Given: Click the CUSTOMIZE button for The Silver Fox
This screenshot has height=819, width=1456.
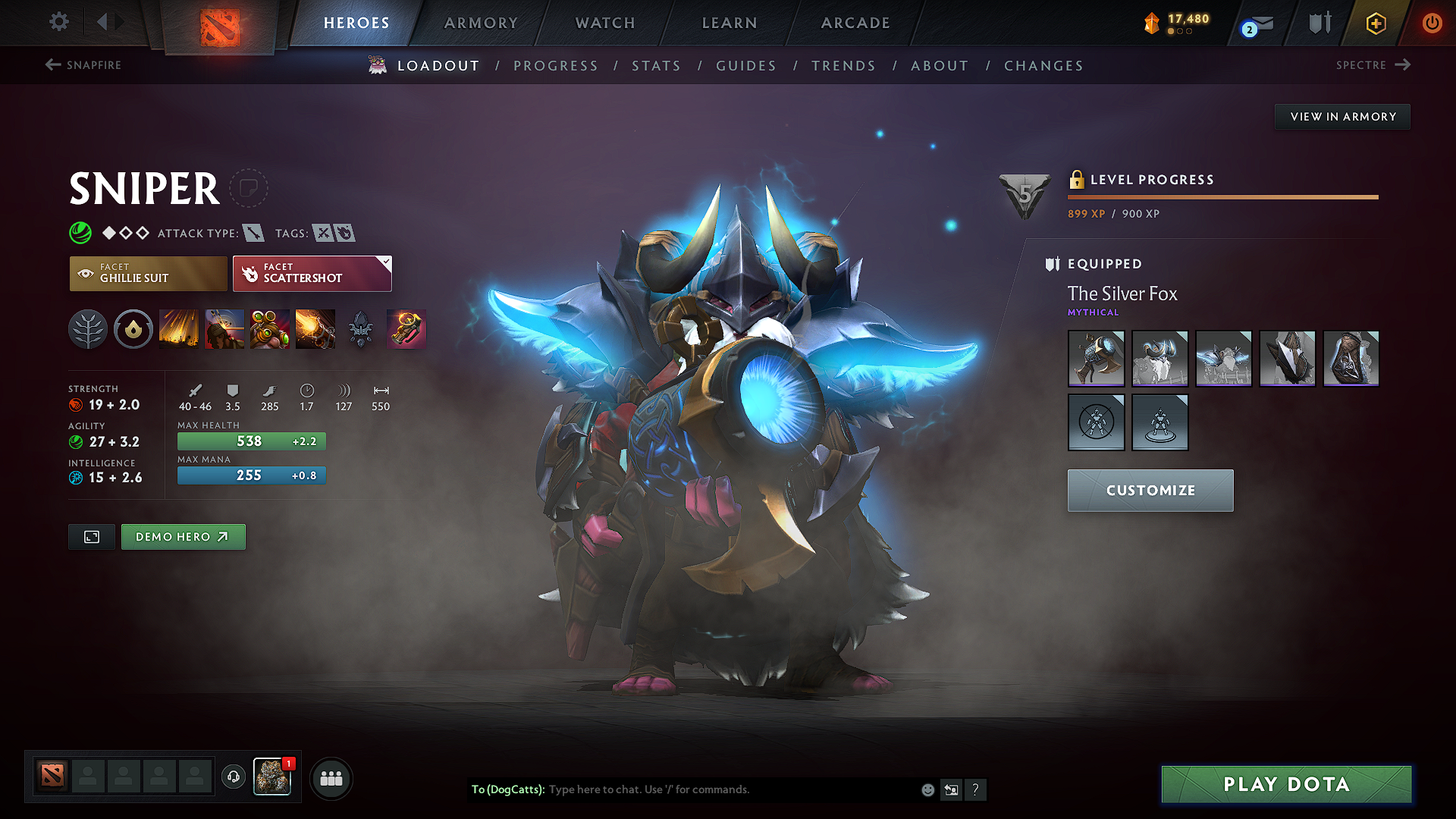Looking at the screenshot, I should (x=1150, y=490).
